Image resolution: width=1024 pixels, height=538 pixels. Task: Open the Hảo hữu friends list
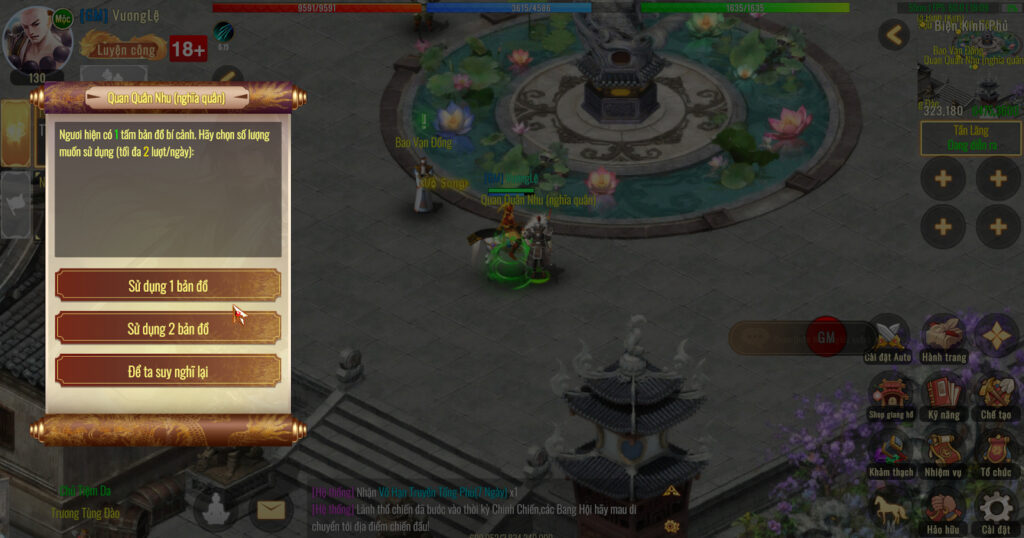942,508
